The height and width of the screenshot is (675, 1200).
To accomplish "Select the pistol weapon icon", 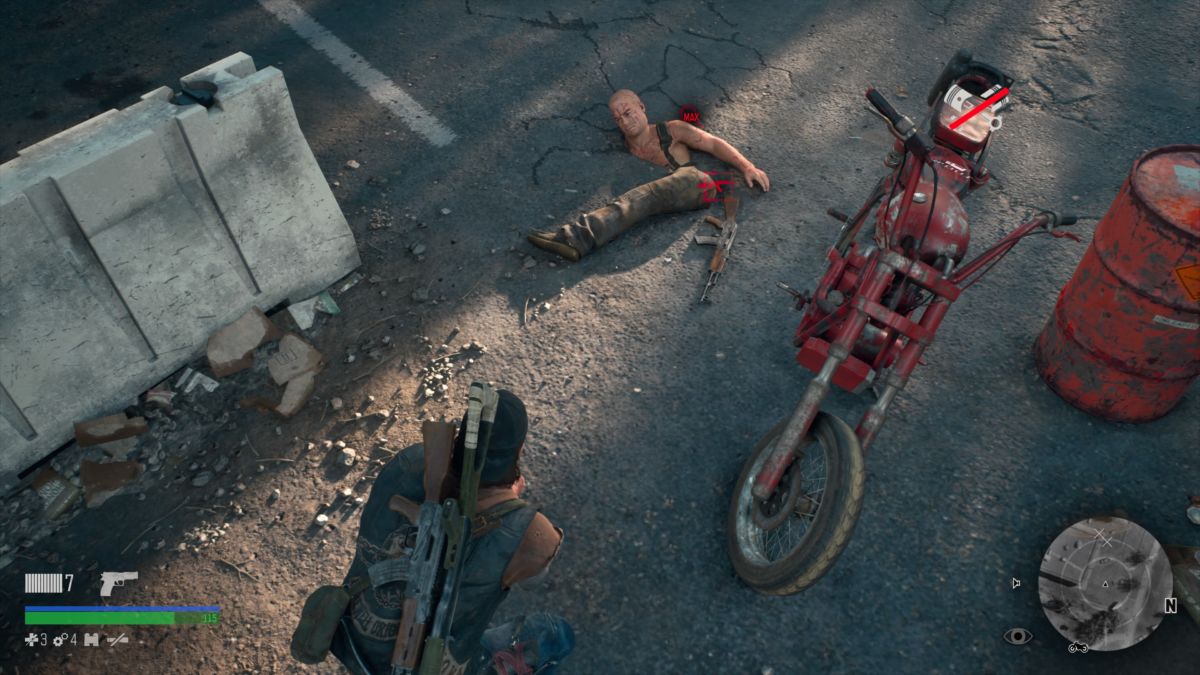I will tap(118, 583).
